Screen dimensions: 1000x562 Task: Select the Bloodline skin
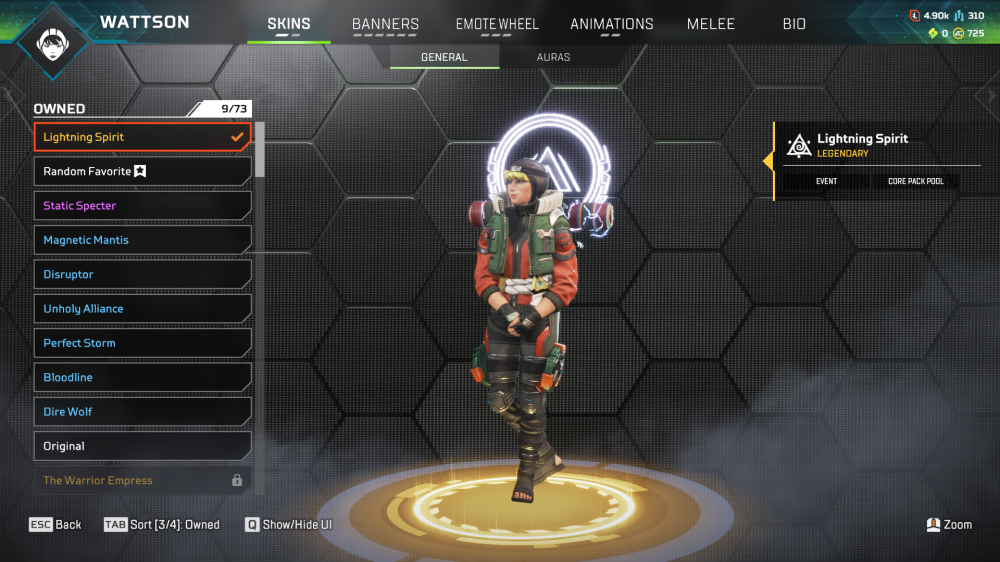point(142,378)
